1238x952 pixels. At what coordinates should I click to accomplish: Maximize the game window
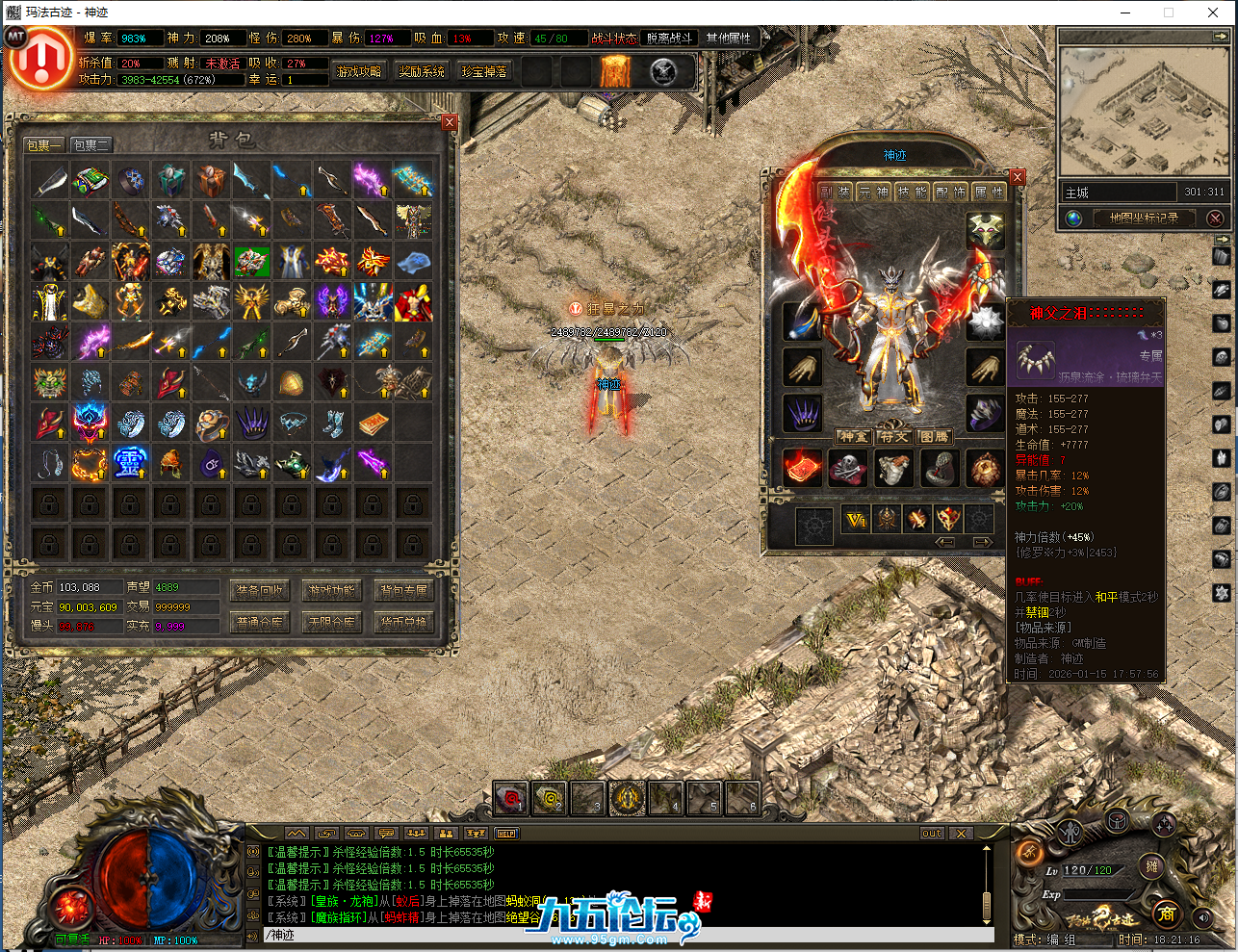coord(1169,13)
